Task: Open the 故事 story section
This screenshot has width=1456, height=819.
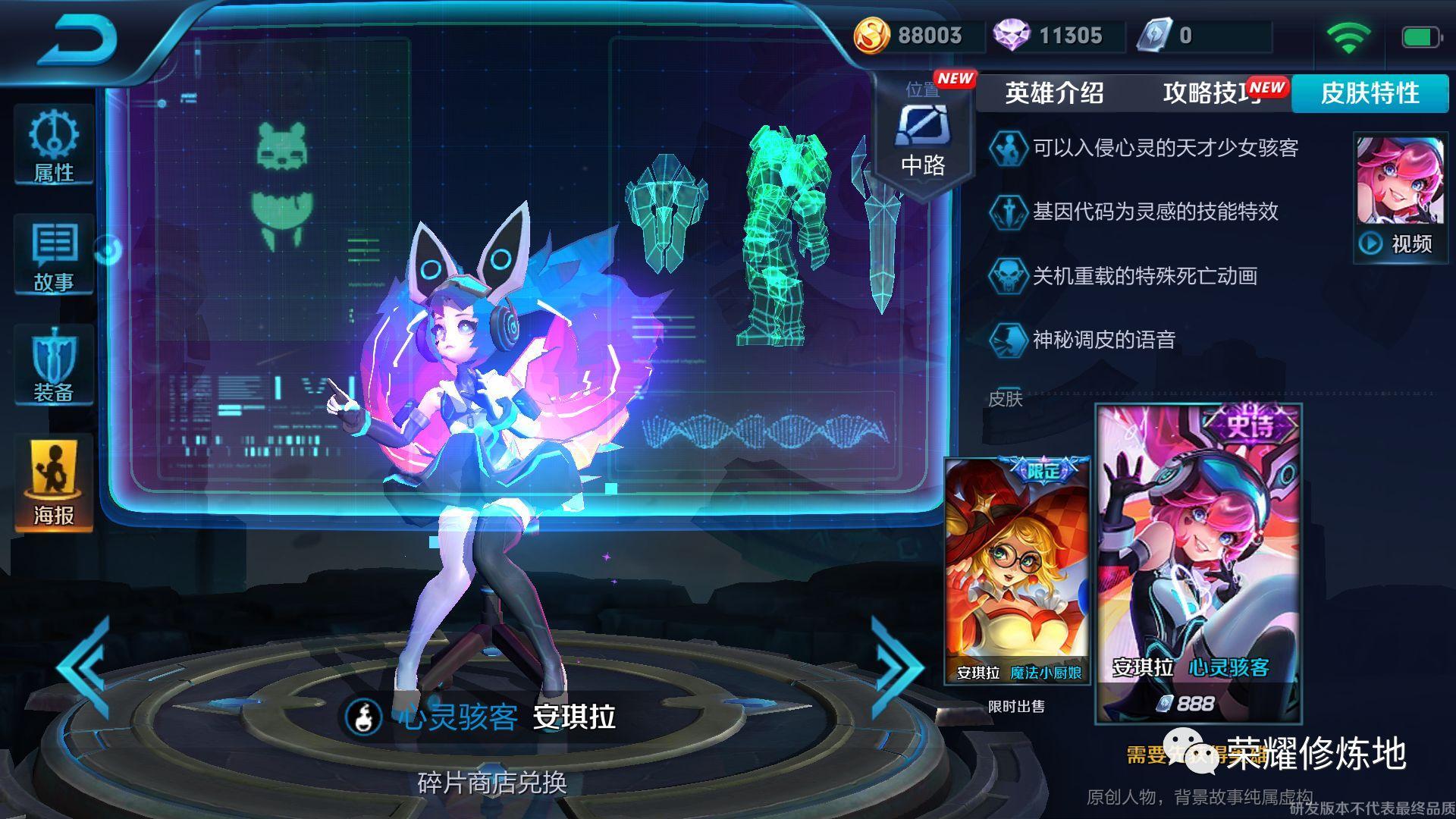Action: 54,256
